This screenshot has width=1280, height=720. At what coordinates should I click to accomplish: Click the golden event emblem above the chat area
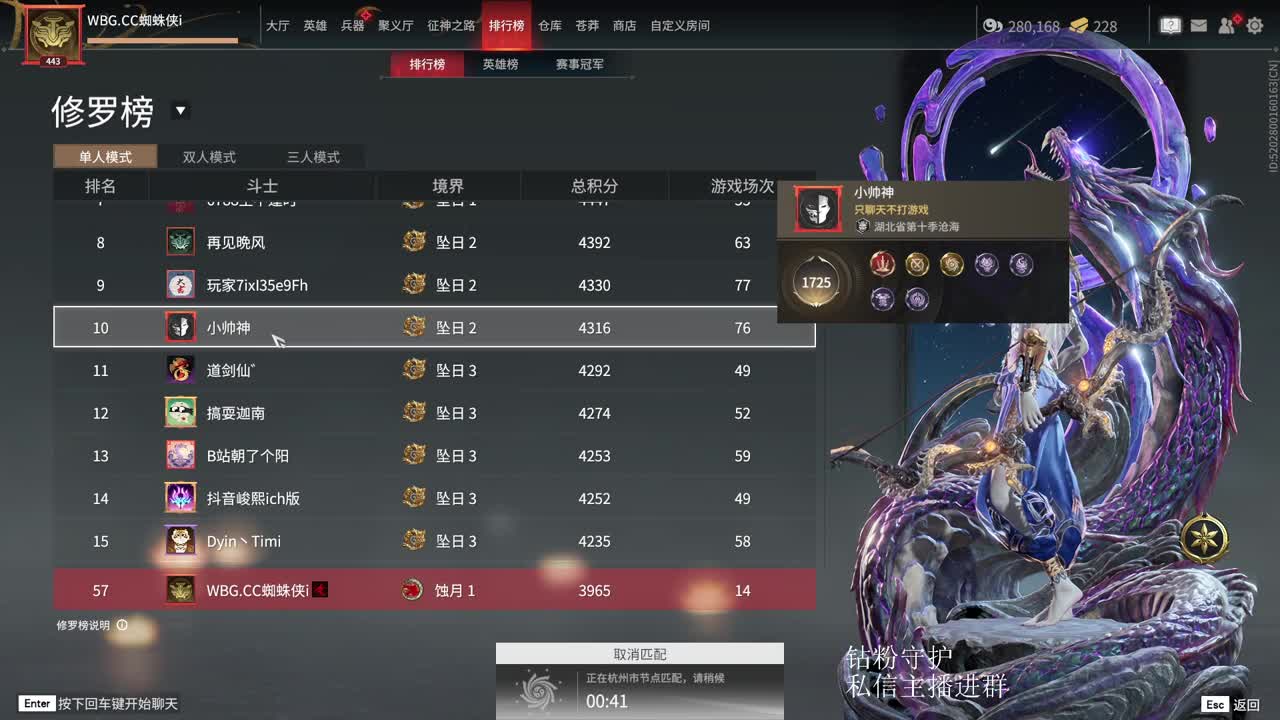(x=1204, y=538)
